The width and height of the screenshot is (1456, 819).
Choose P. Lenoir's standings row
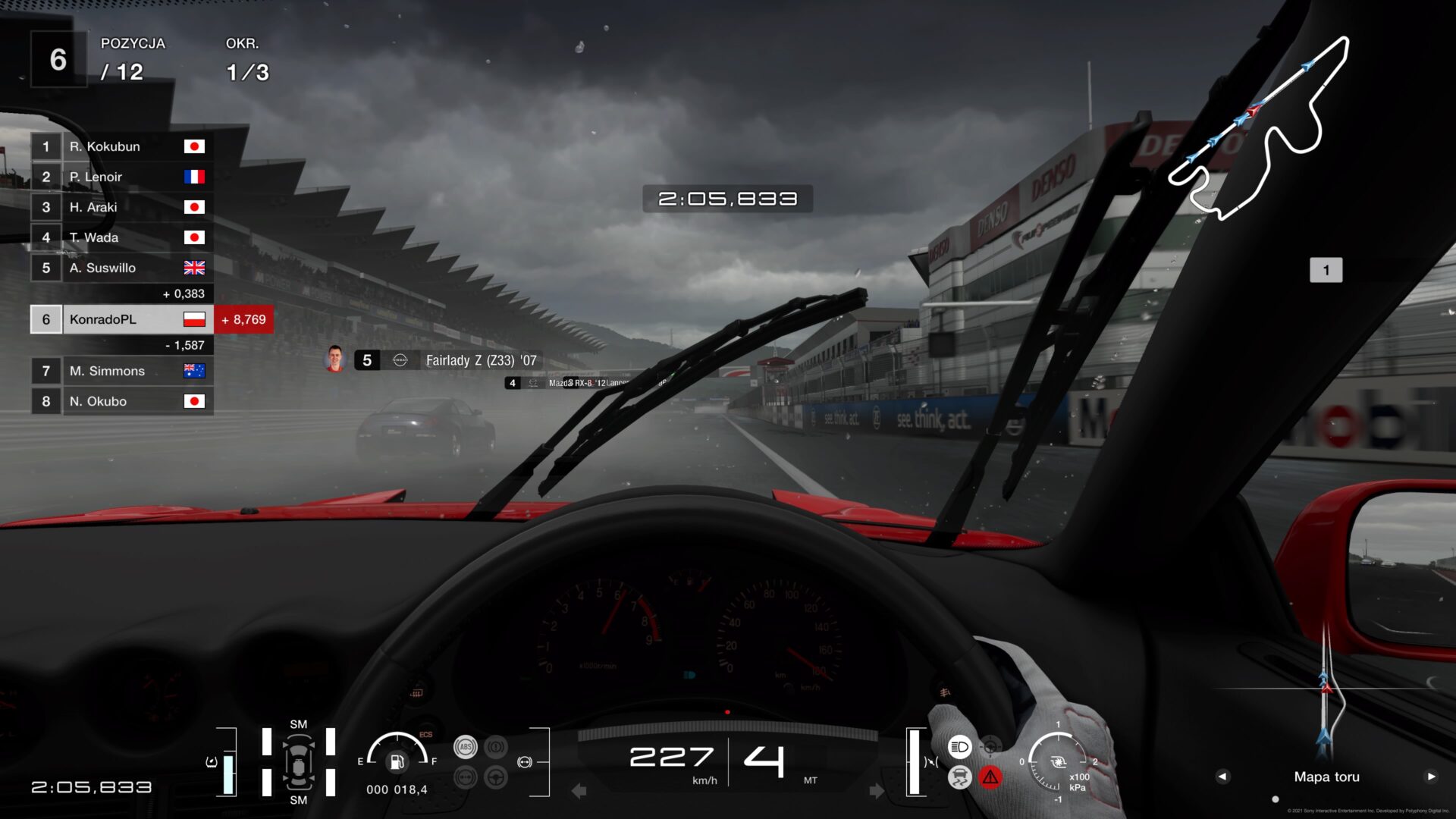121,177
